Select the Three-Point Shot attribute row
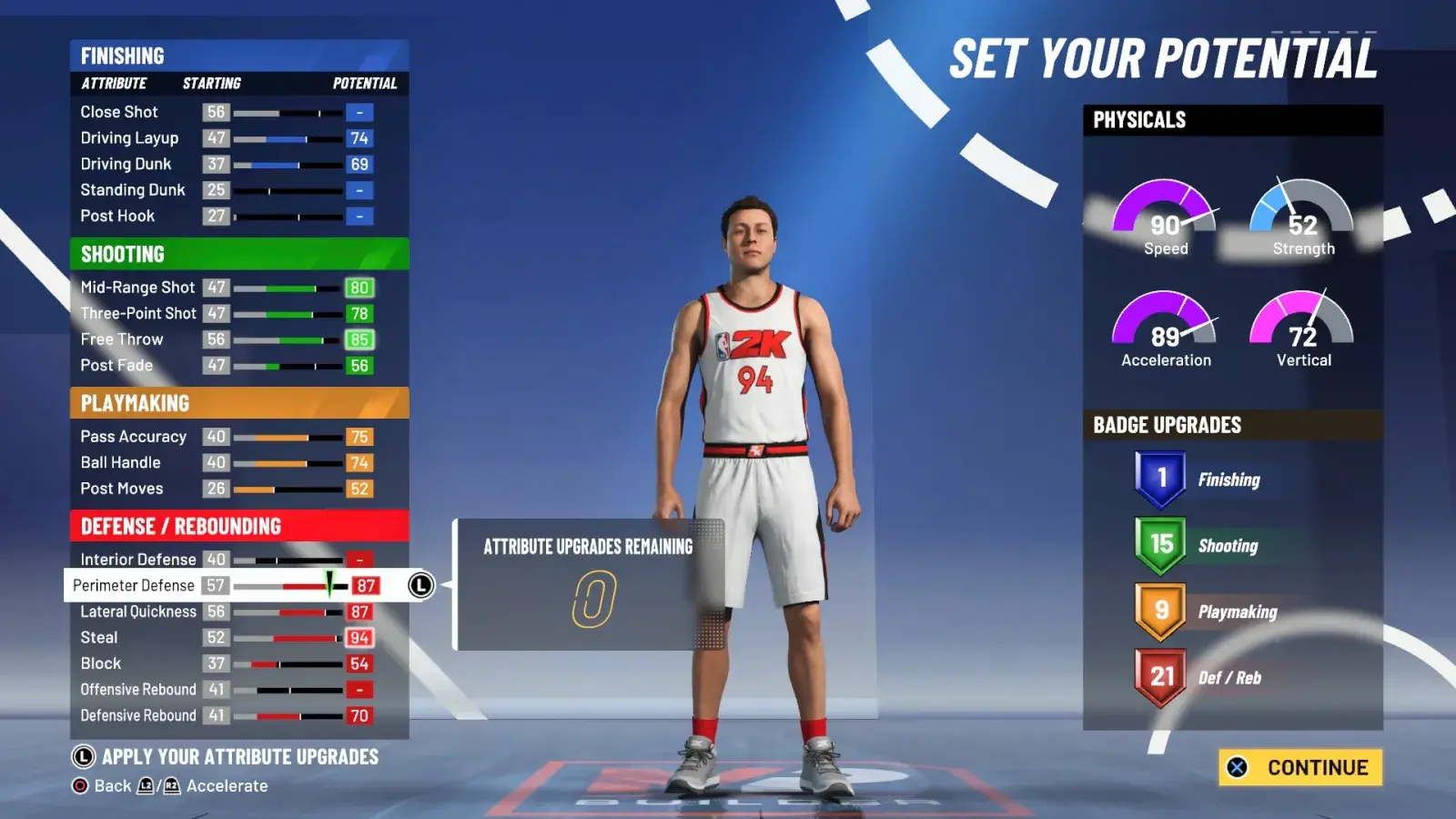Image resolution: width=1456 pixels, height=819 pixels. 227,314
